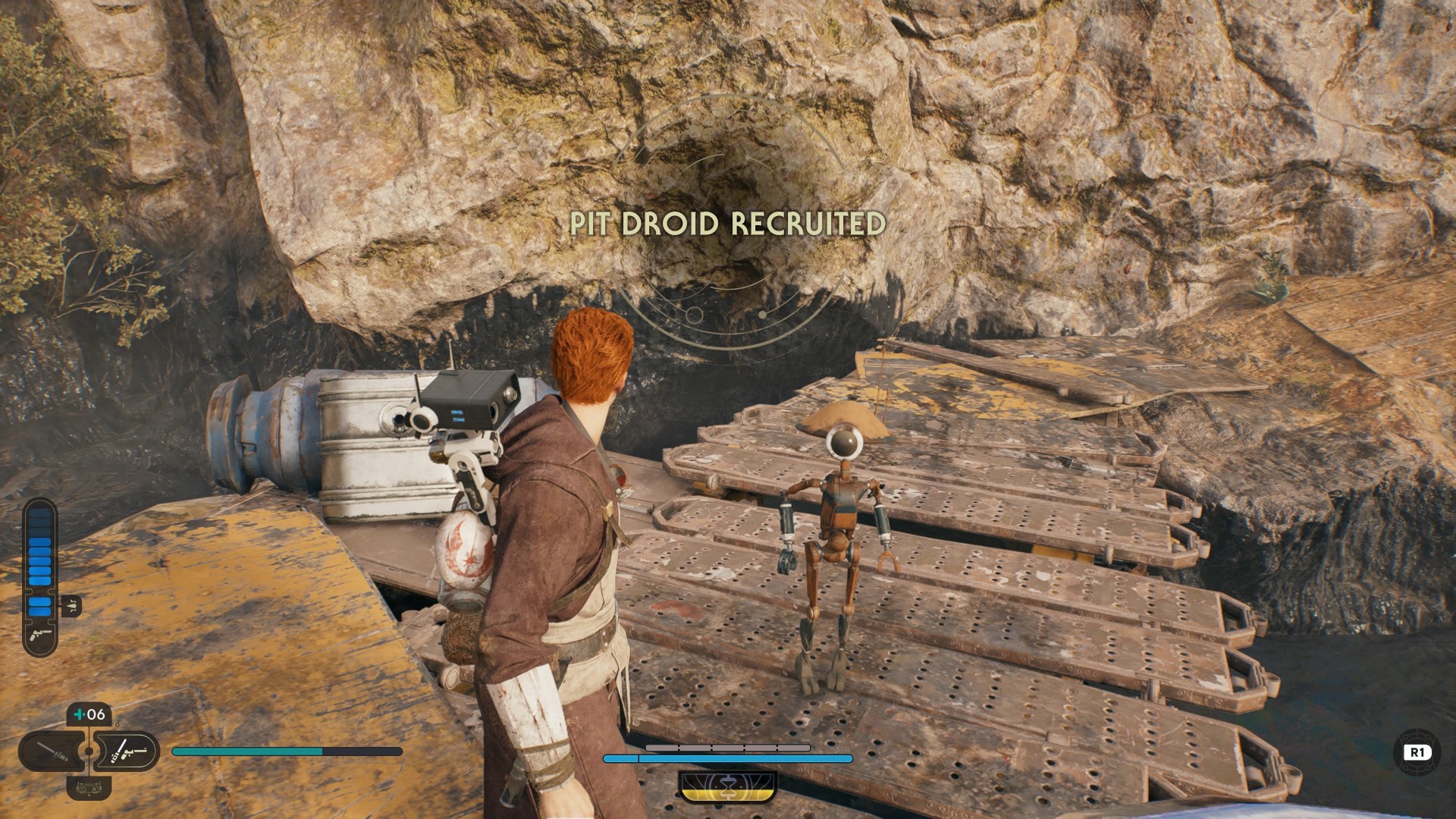
Task: Click the blaster pistol icon on the ammo meter
Action: coord(41,635)
